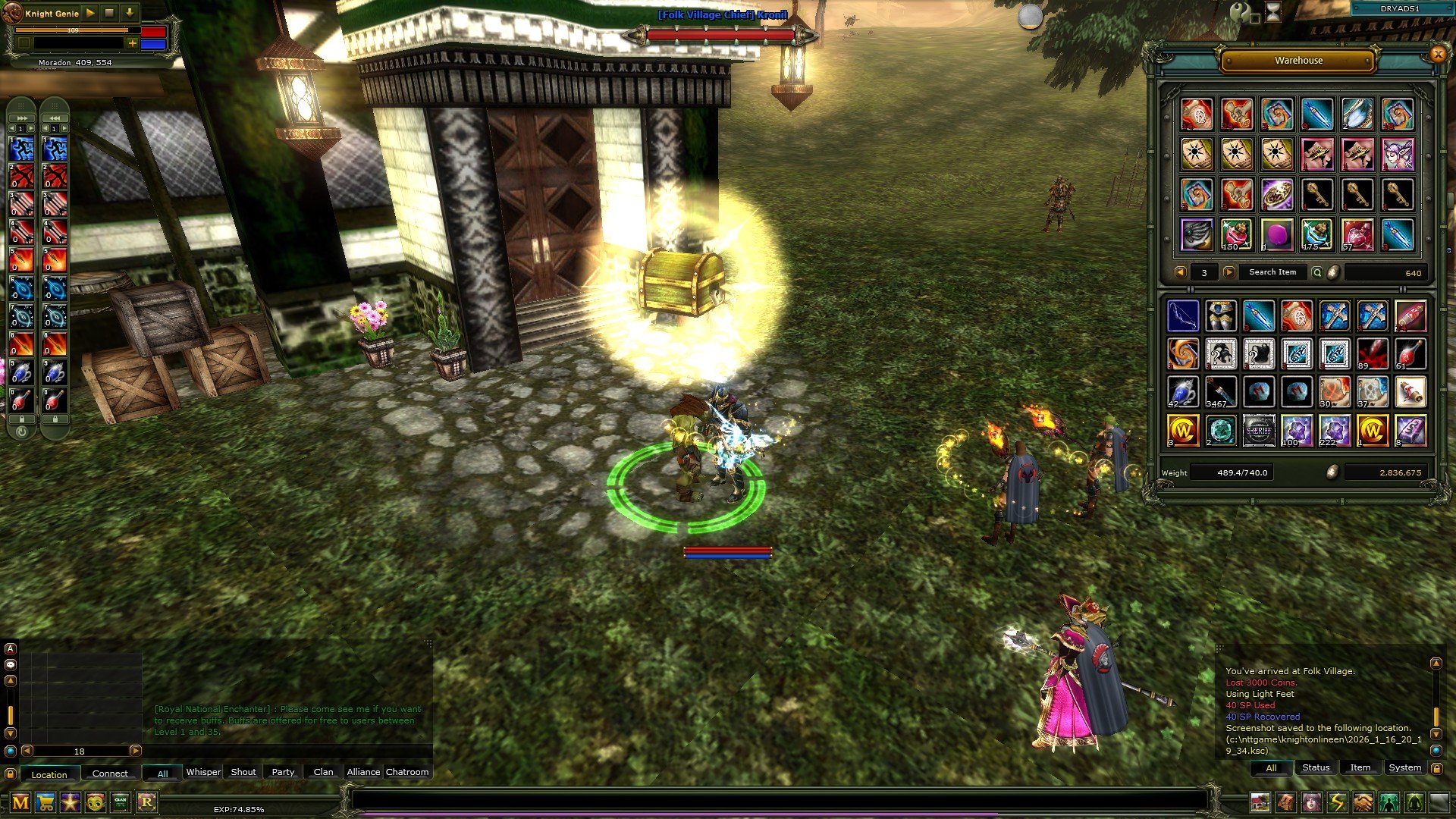This screenshot has height=819, width=1456.
Task: Open the Clan menu icon in bottom-left toolbar
Action: click(120, 802)
